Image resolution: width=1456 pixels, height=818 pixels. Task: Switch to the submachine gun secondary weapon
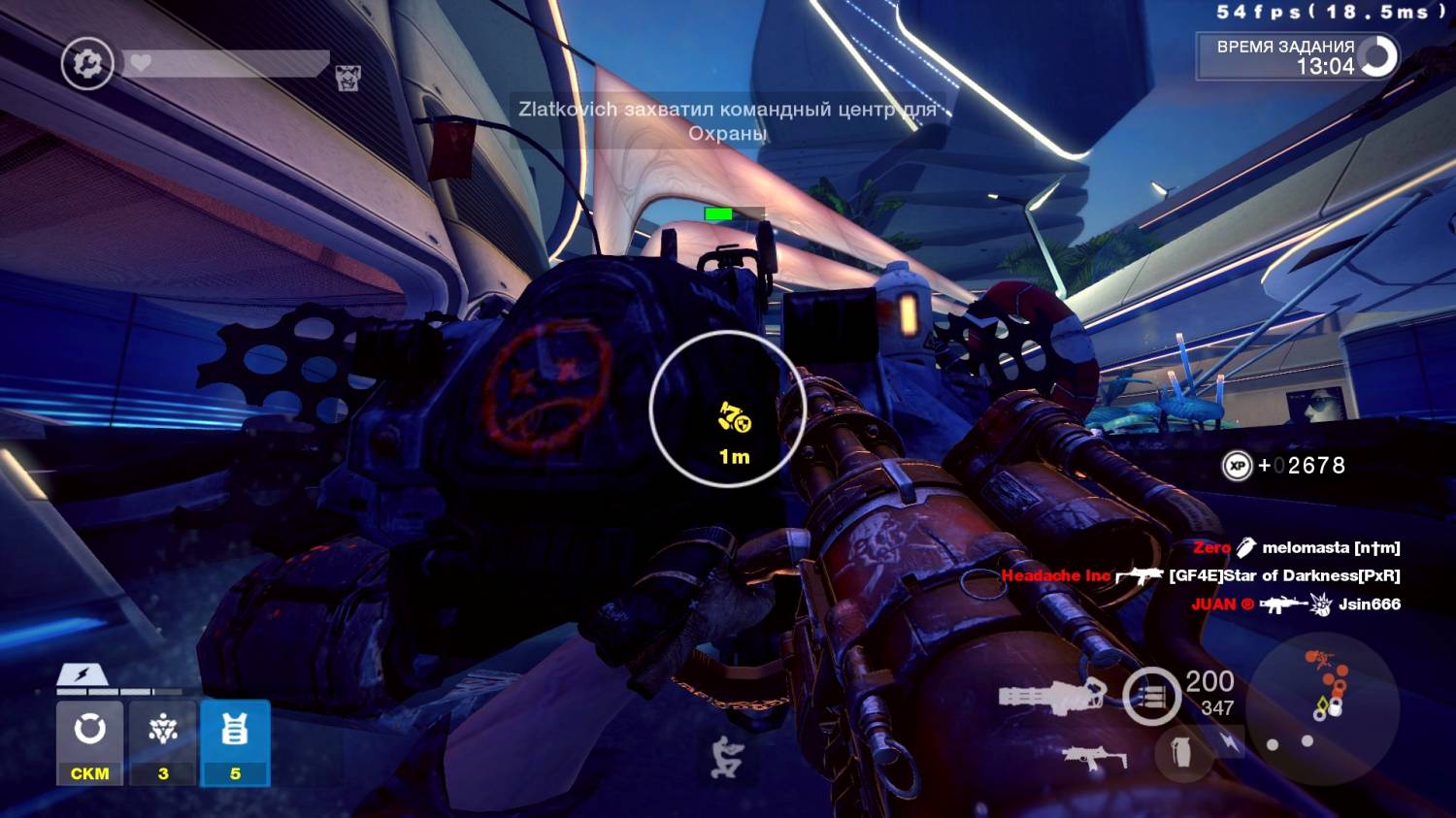1093,757
